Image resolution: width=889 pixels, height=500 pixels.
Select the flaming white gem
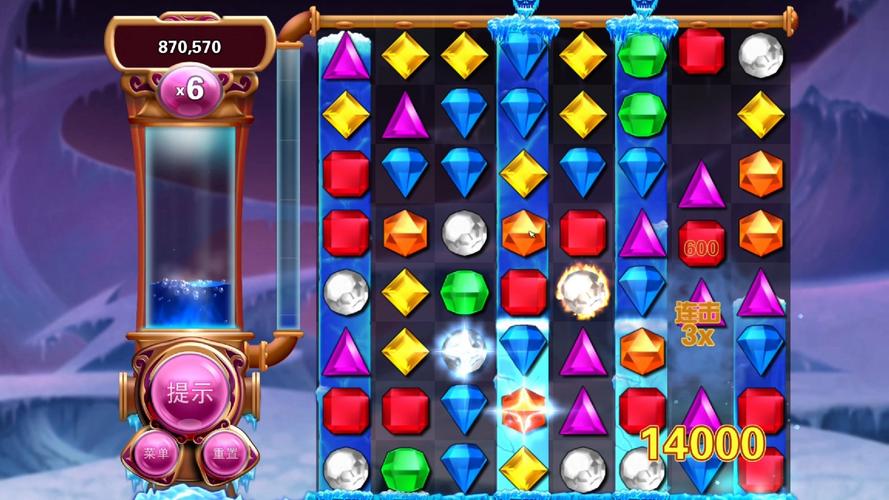pyautogui.click(x=582, y=289)
